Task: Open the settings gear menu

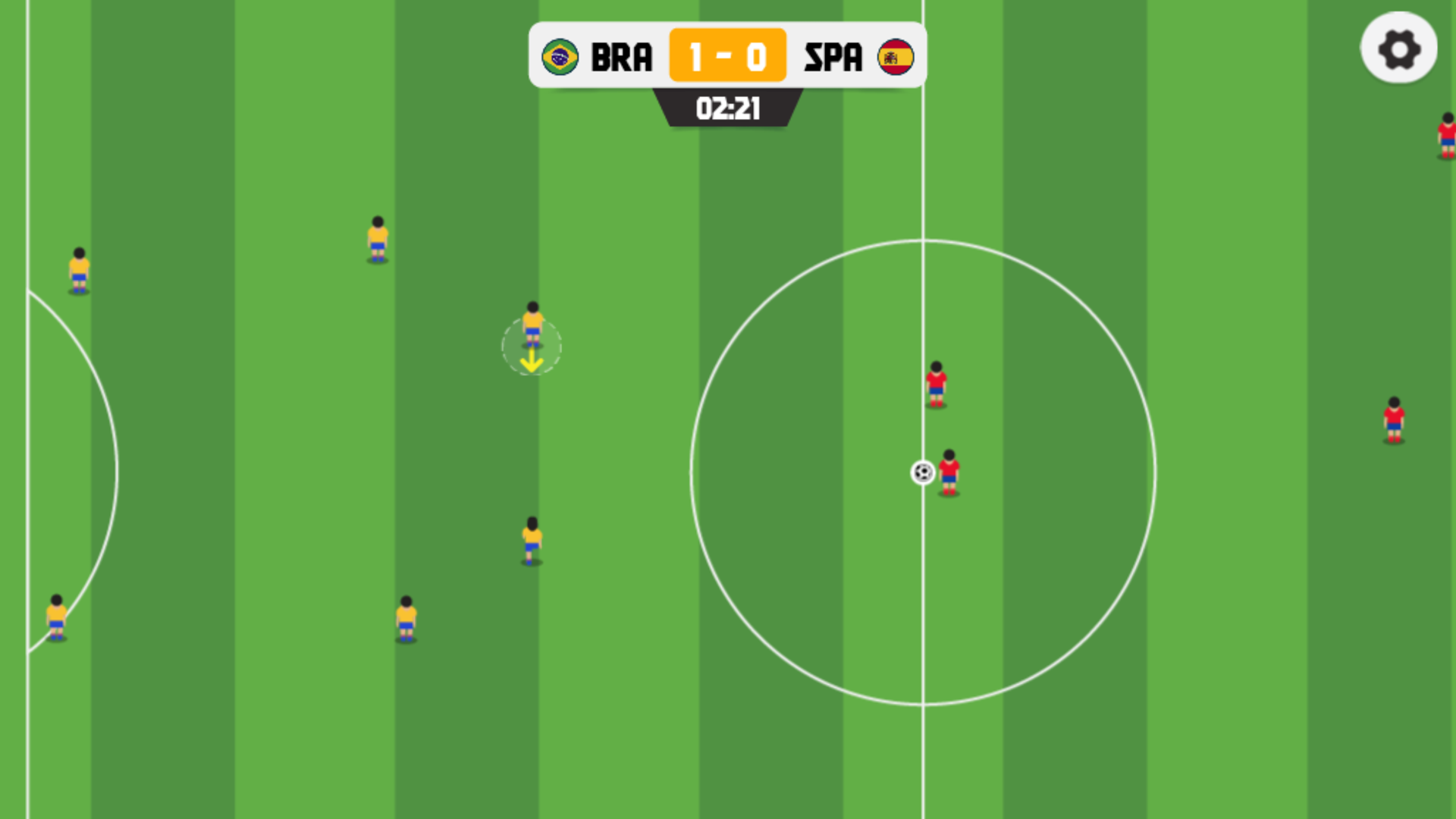Action: (1399, 49)
